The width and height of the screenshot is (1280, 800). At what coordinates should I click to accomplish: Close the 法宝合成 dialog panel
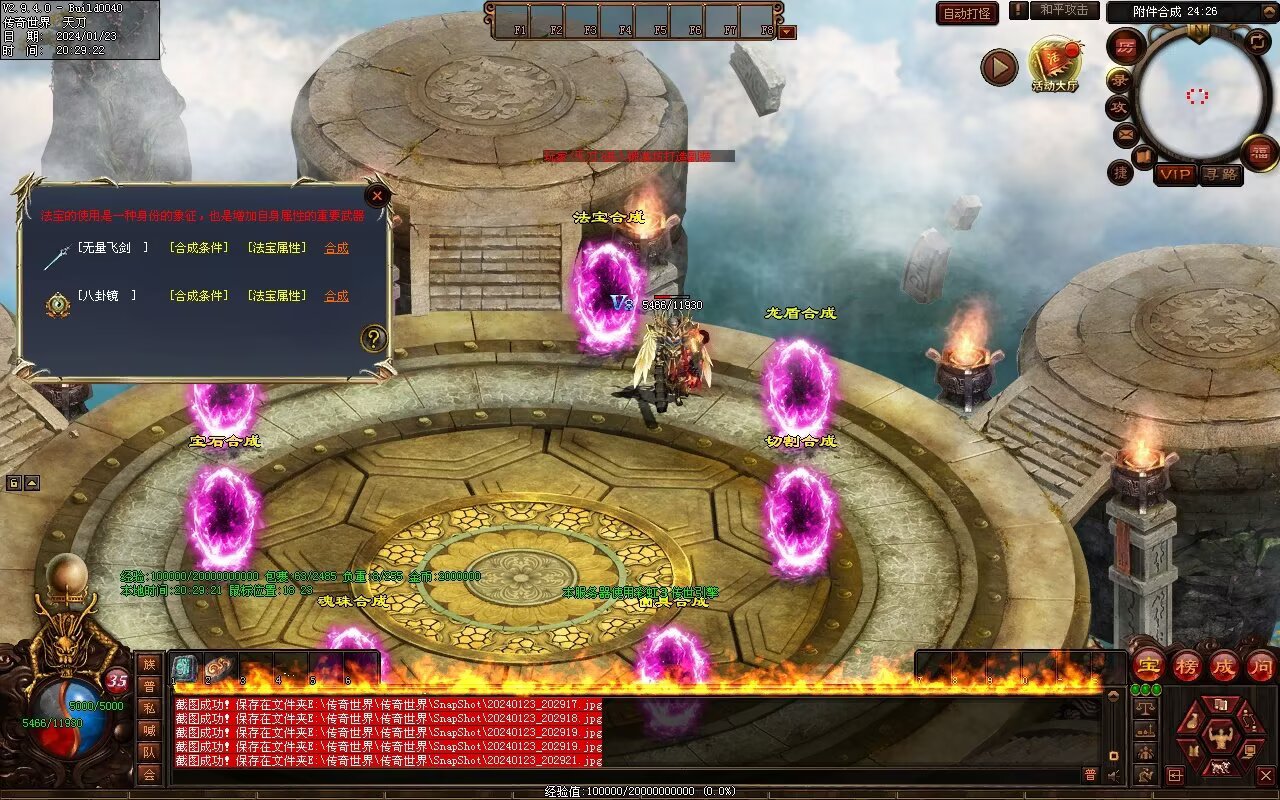click(377, 196)
